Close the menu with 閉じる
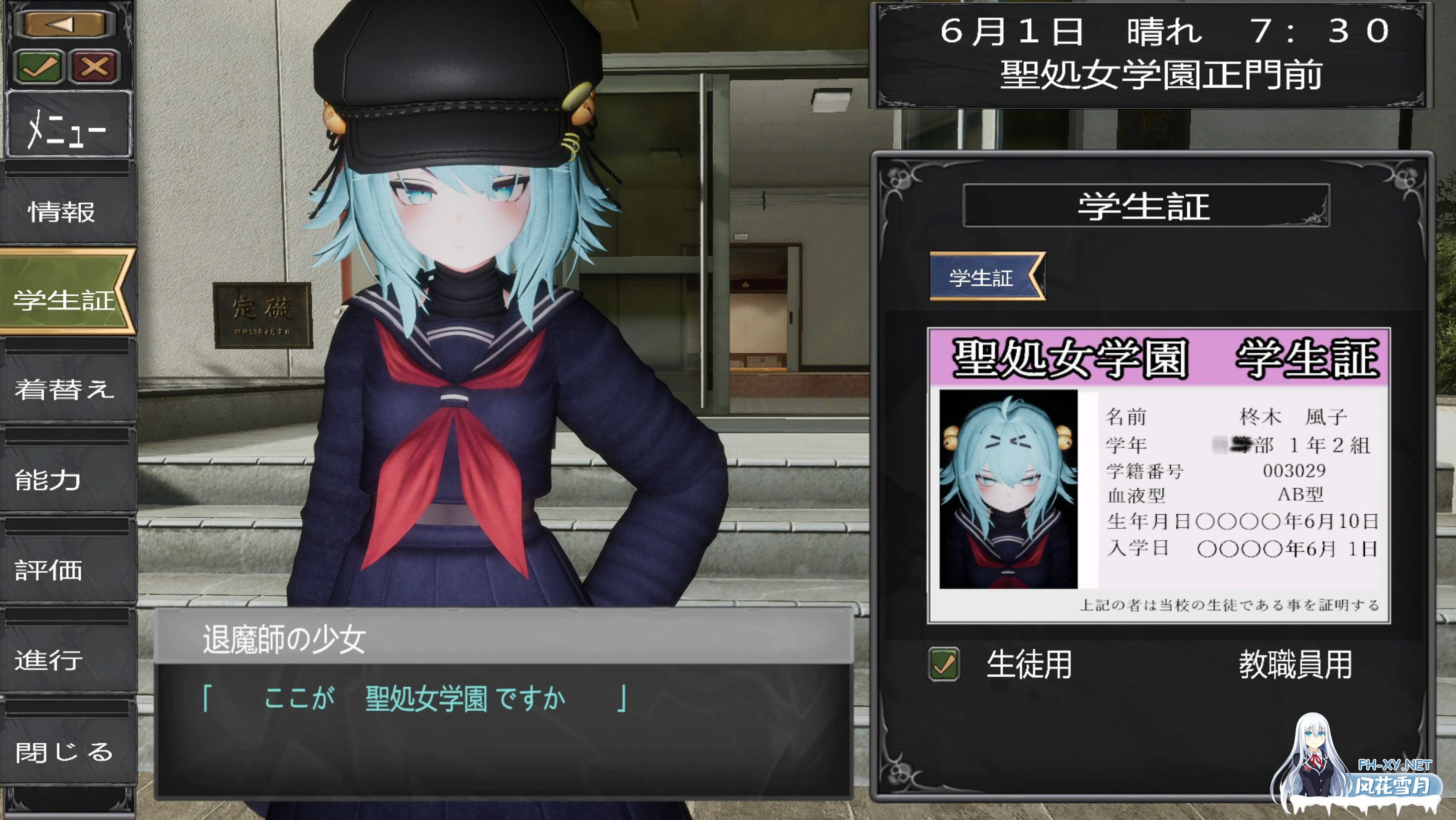 point(63,752)
